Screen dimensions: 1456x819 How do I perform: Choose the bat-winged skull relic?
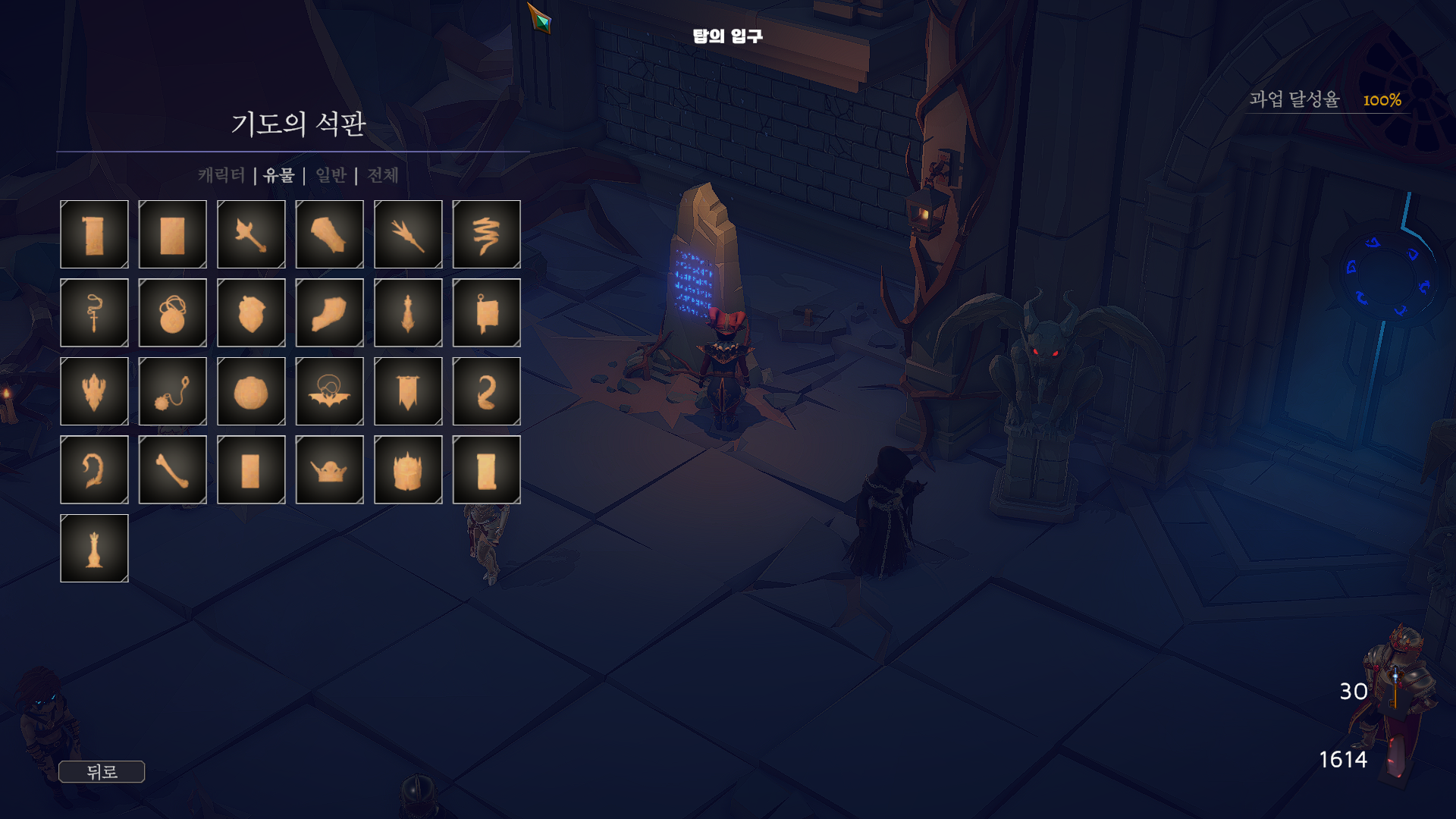(x=329, y=391)
